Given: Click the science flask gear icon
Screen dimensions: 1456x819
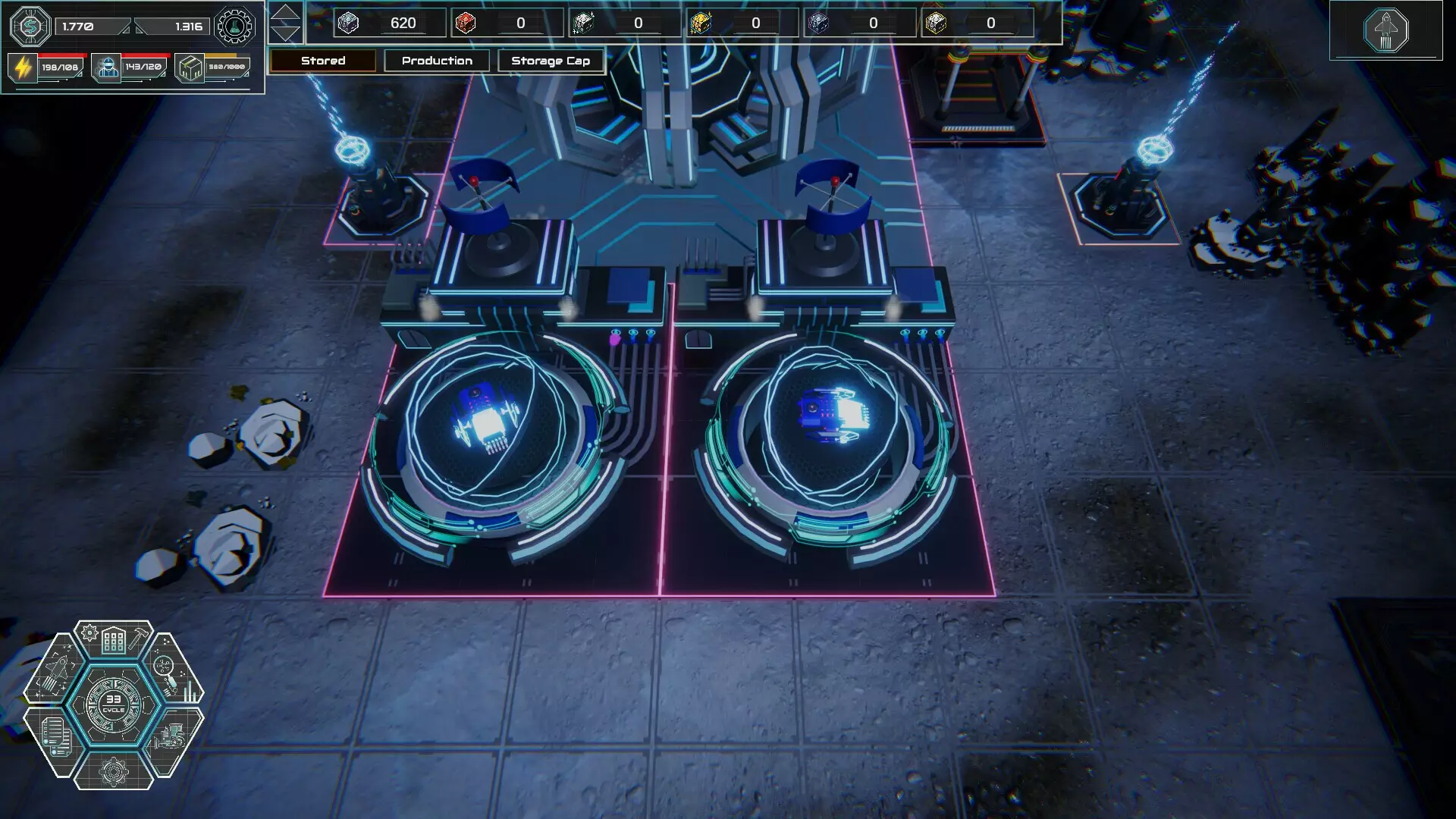Looking at the screenshot, I should (234, 27).
